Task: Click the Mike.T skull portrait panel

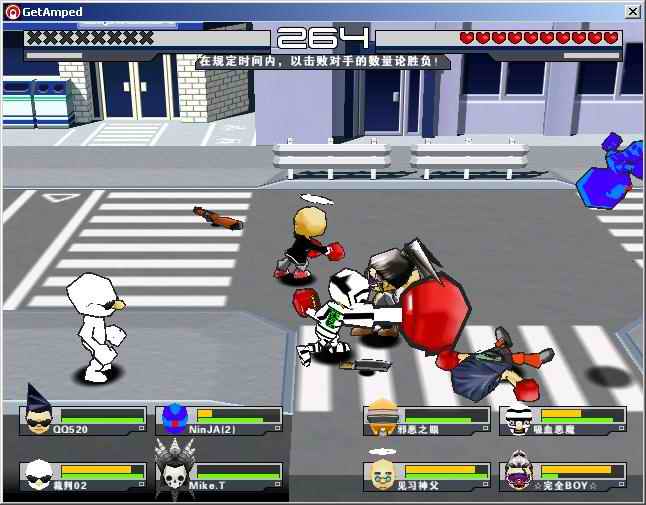Action: click(x=220, y=476)
